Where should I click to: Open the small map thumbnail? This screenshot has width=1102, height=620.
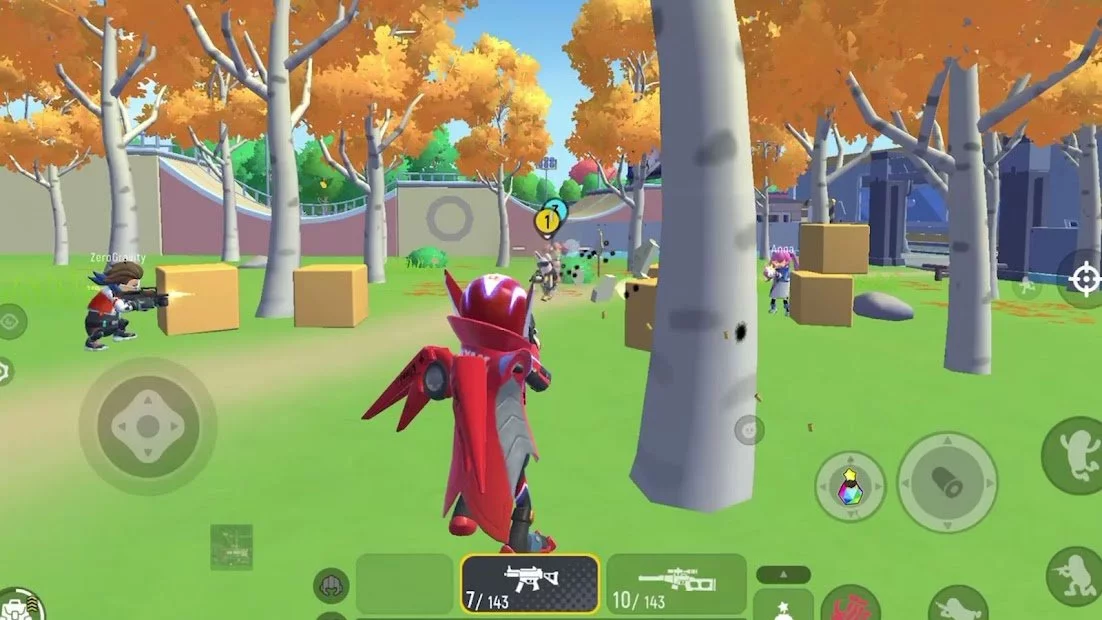click(231, 546)
